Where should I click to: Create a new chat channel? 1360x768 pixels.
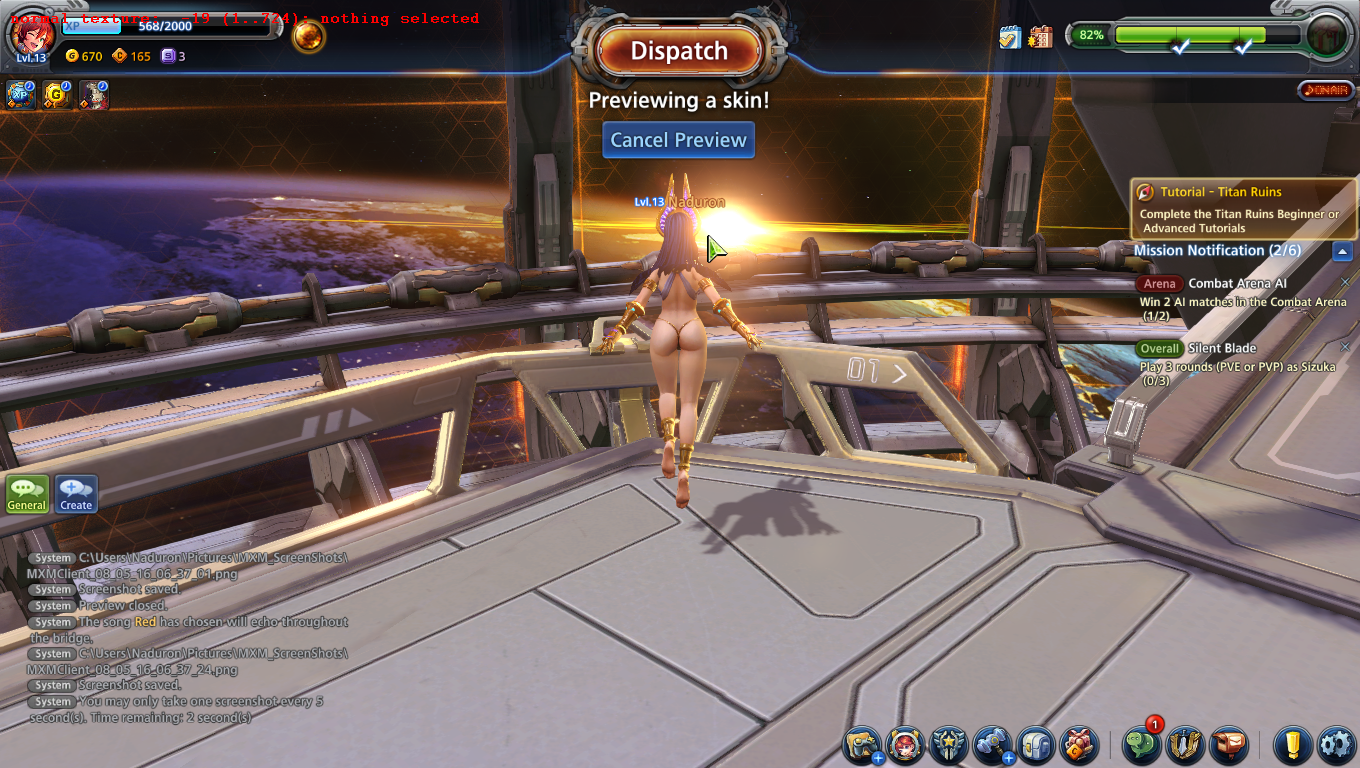pyautogui.click(x=76, y=494)
